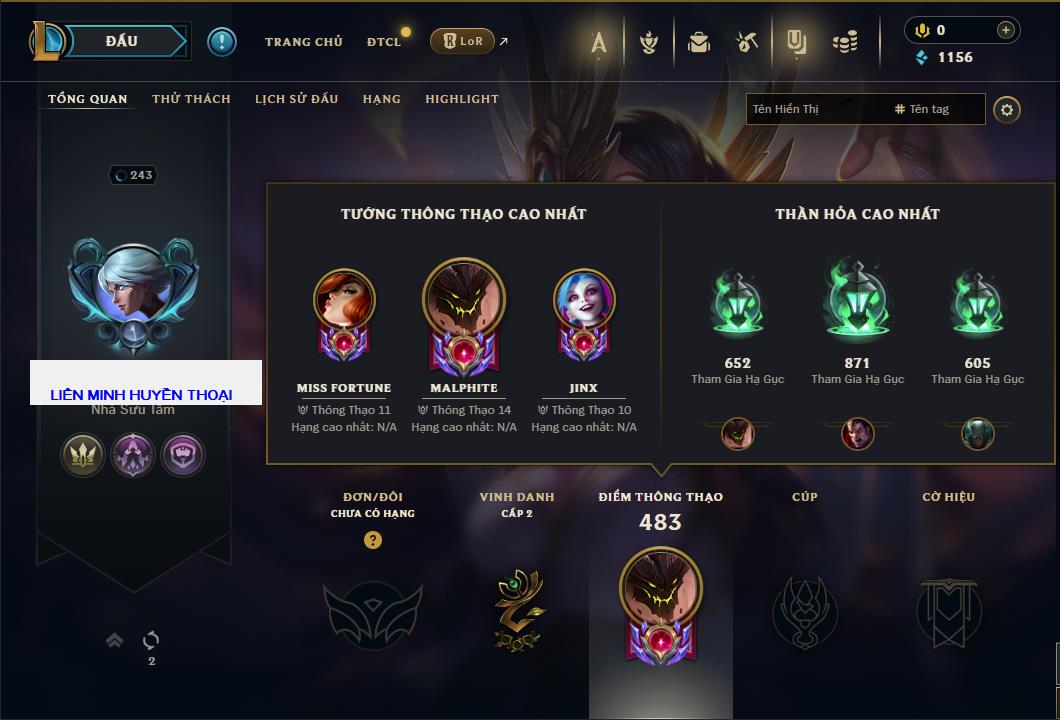Switch to the LỊCH SỬ ĐẤU tab
This screenshot has width=1060, height=720.
[296, 99]
